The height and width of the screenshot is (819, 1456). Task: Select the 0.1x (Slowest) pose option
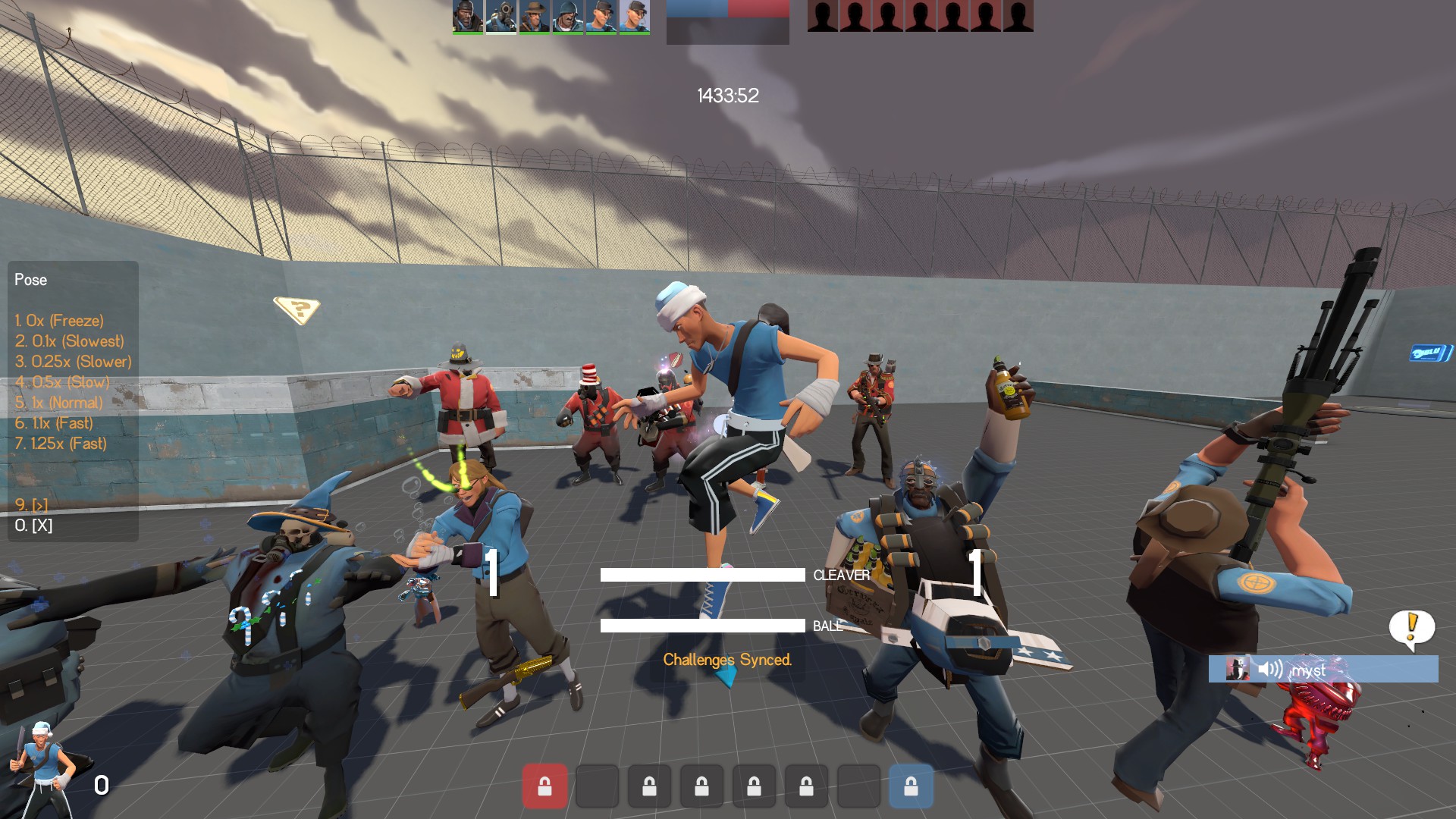pyautogui.click(x=69, y=341)
